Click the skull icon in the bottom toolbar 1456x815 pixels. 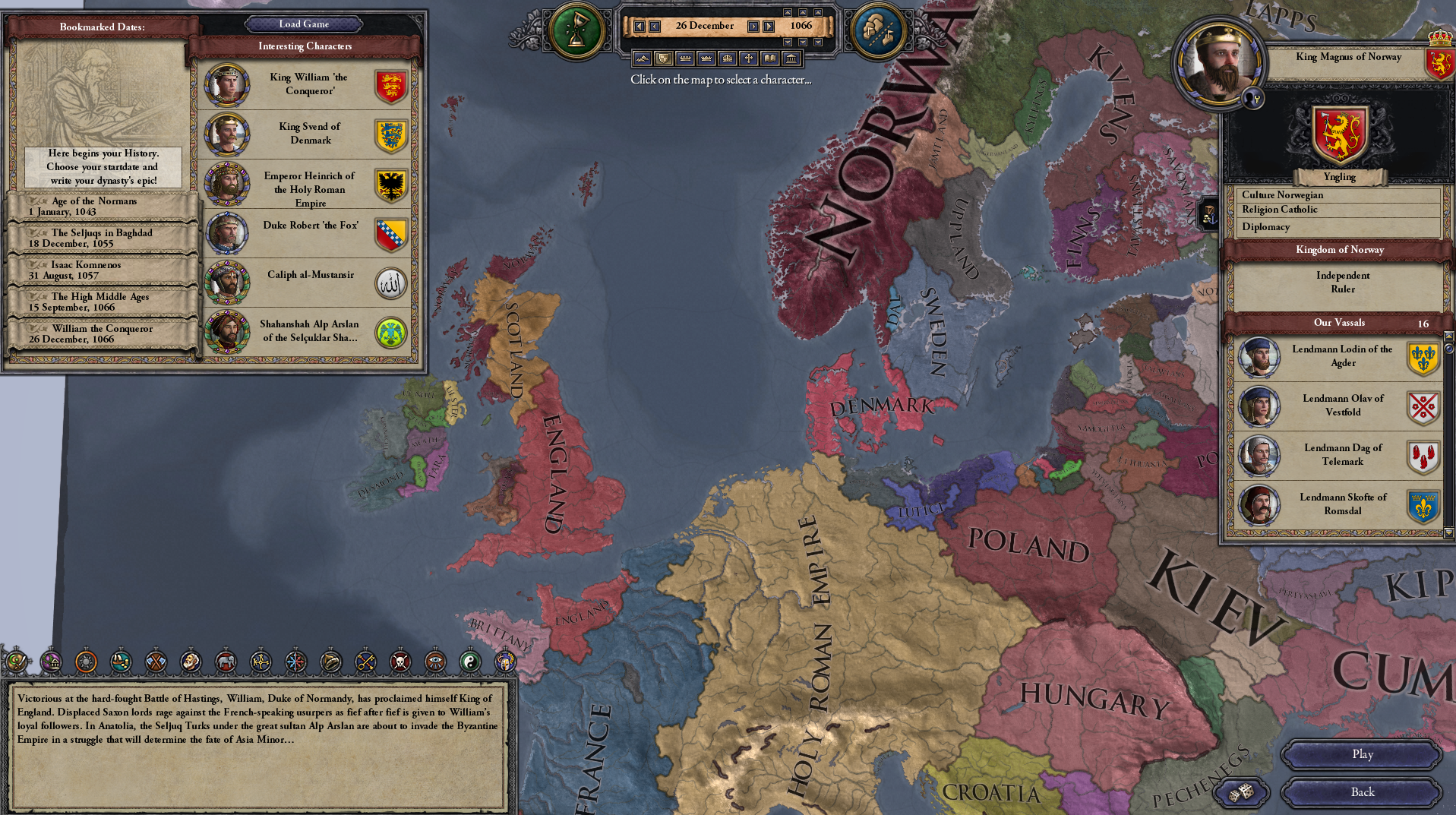point(399,662)
